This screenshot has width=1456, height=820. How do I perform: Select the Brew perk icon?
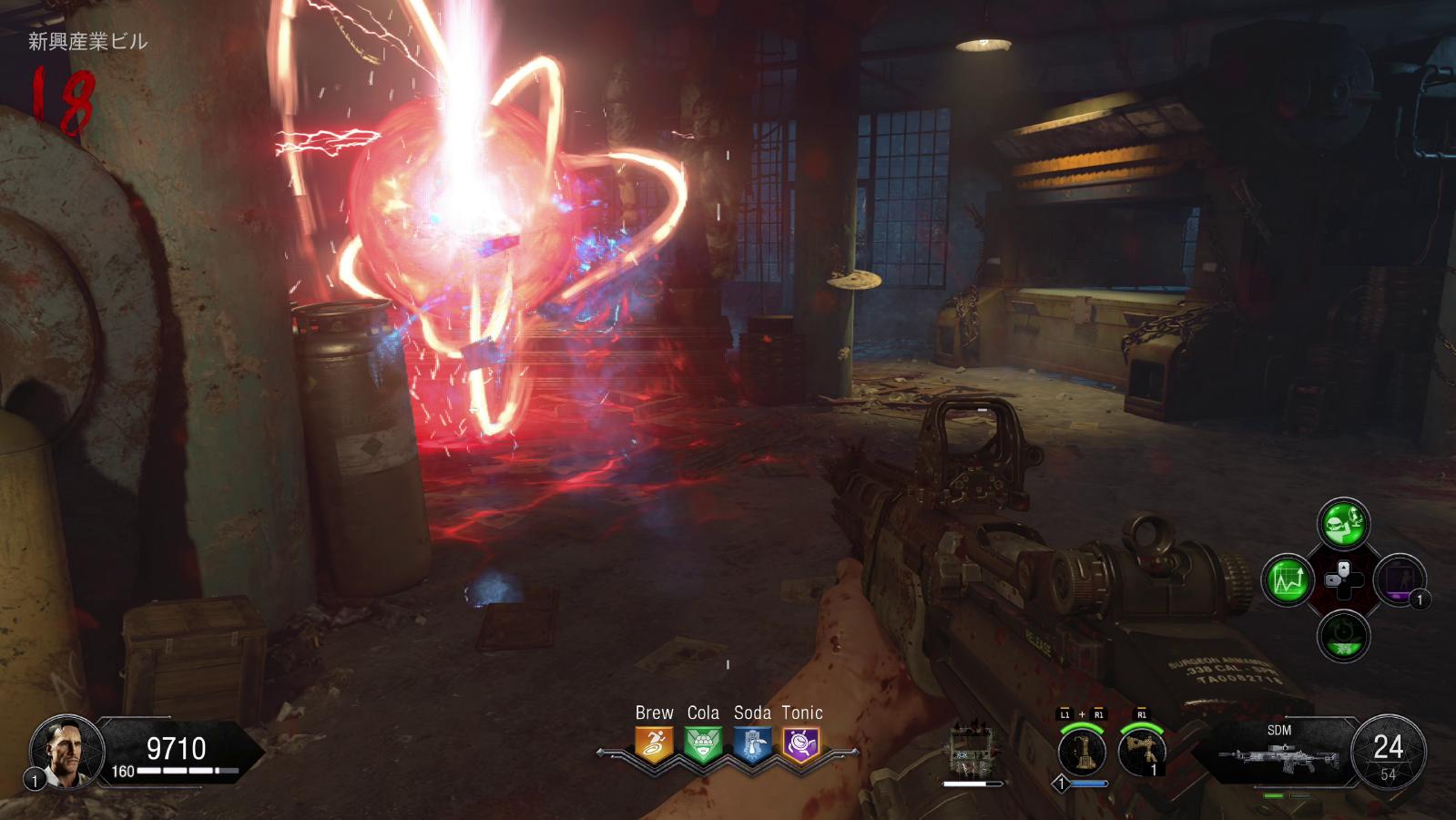654,744
